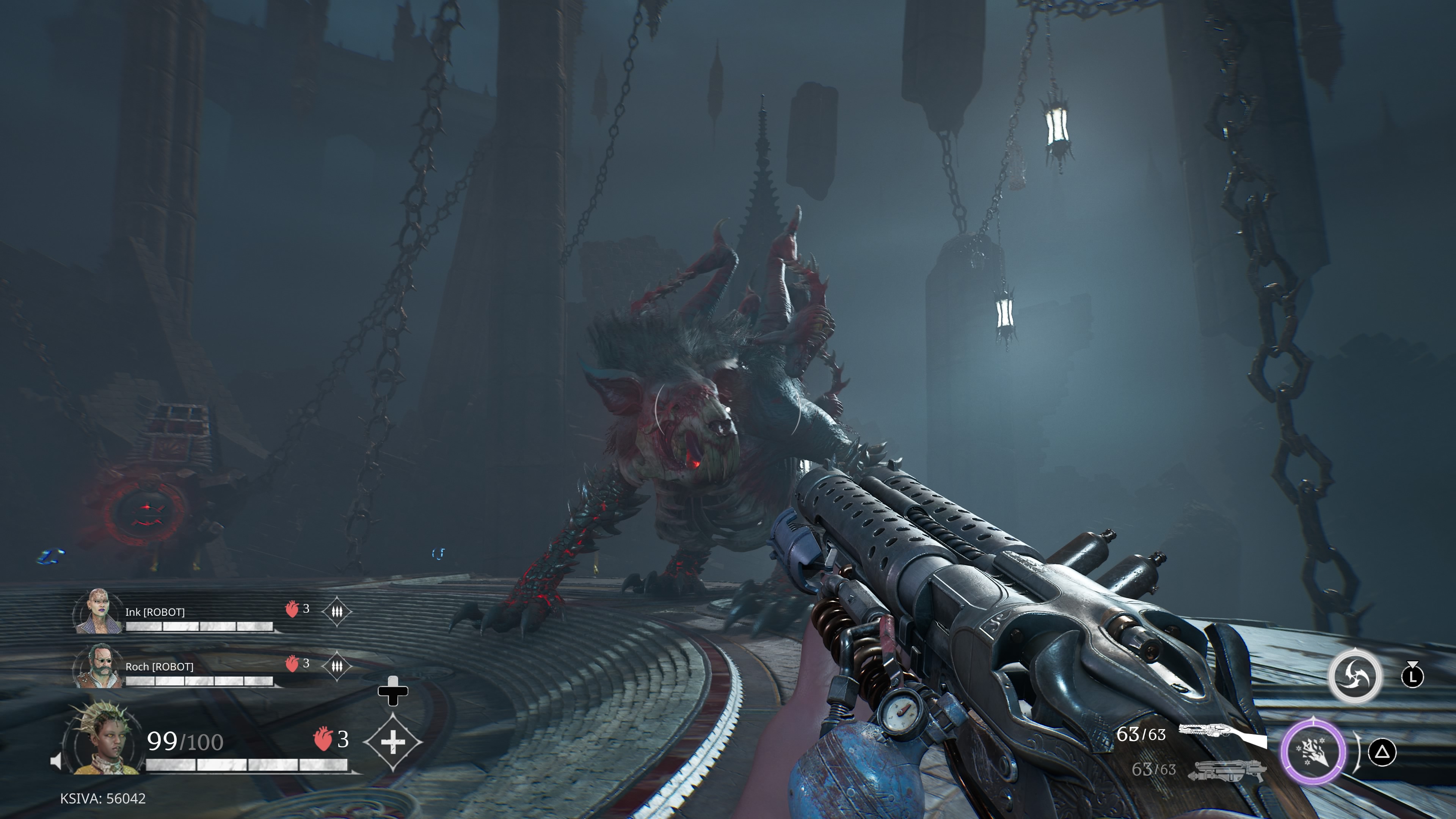The height and width of the screenshot is (819, 1456).
Task: Activate the purple-ringed ability icon
Action: tap(1313, 752)
